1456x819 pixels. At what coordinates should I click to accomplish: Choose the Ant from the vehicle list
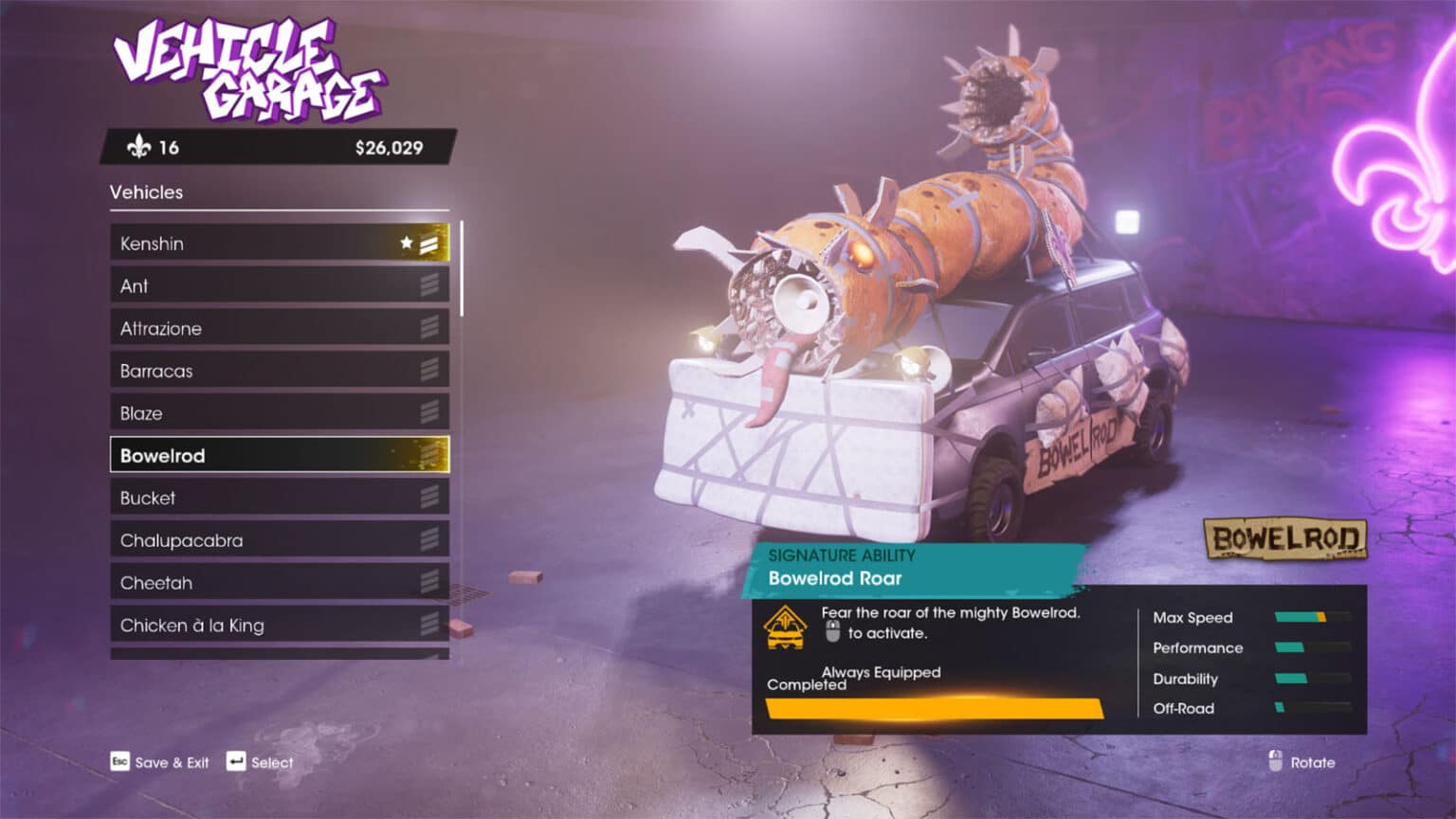coord(279,286)
